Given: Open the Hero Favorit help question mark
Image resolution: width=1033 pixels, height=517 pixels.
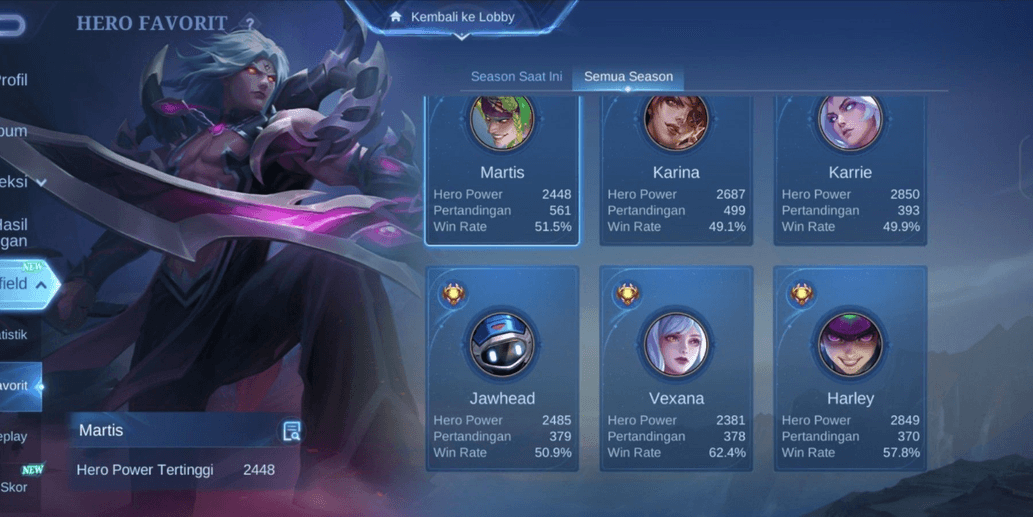Looking at the screenshot, I should pos(250,23).
